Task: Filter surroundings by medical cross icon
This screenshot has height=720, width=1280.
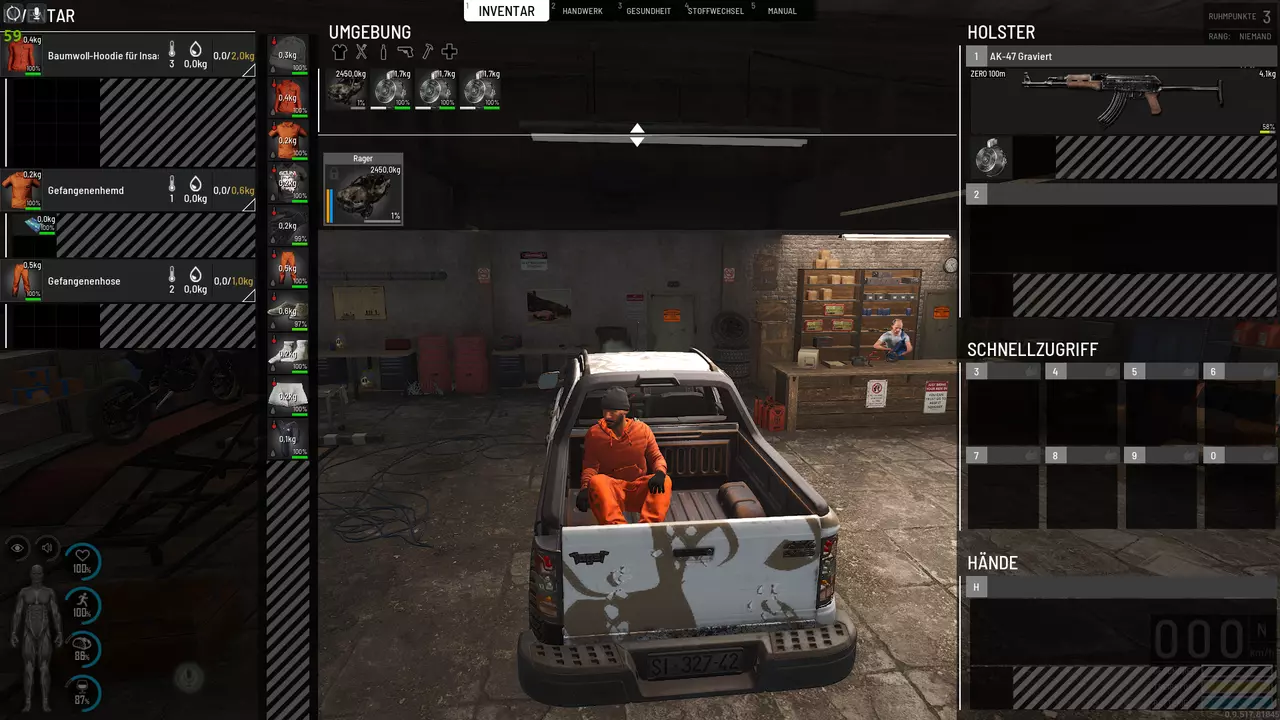Action: click(450, 52)
